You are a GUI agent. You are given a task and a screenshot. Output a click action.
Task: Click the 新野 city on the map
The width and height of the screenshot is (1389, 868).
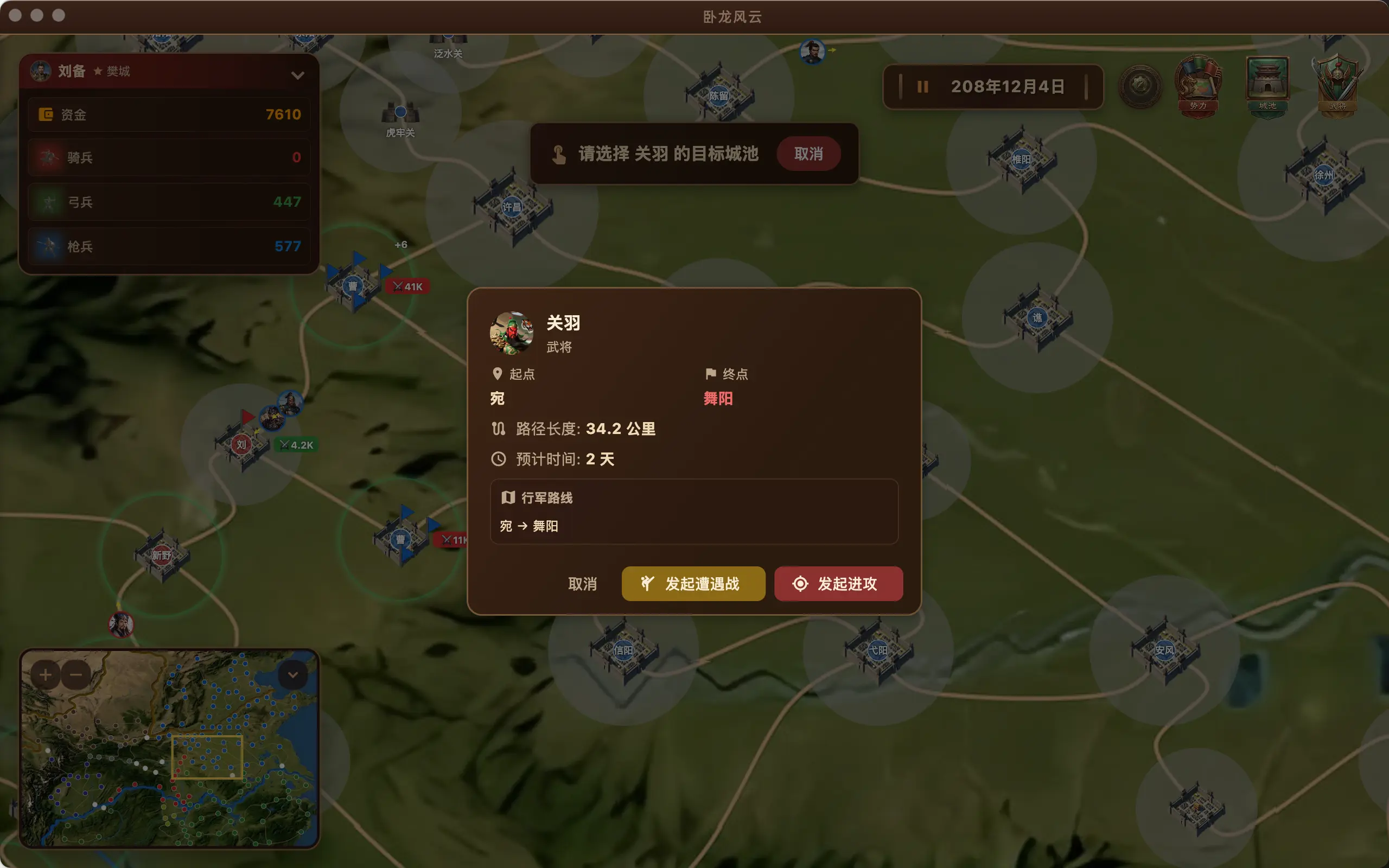coord(162,555)
